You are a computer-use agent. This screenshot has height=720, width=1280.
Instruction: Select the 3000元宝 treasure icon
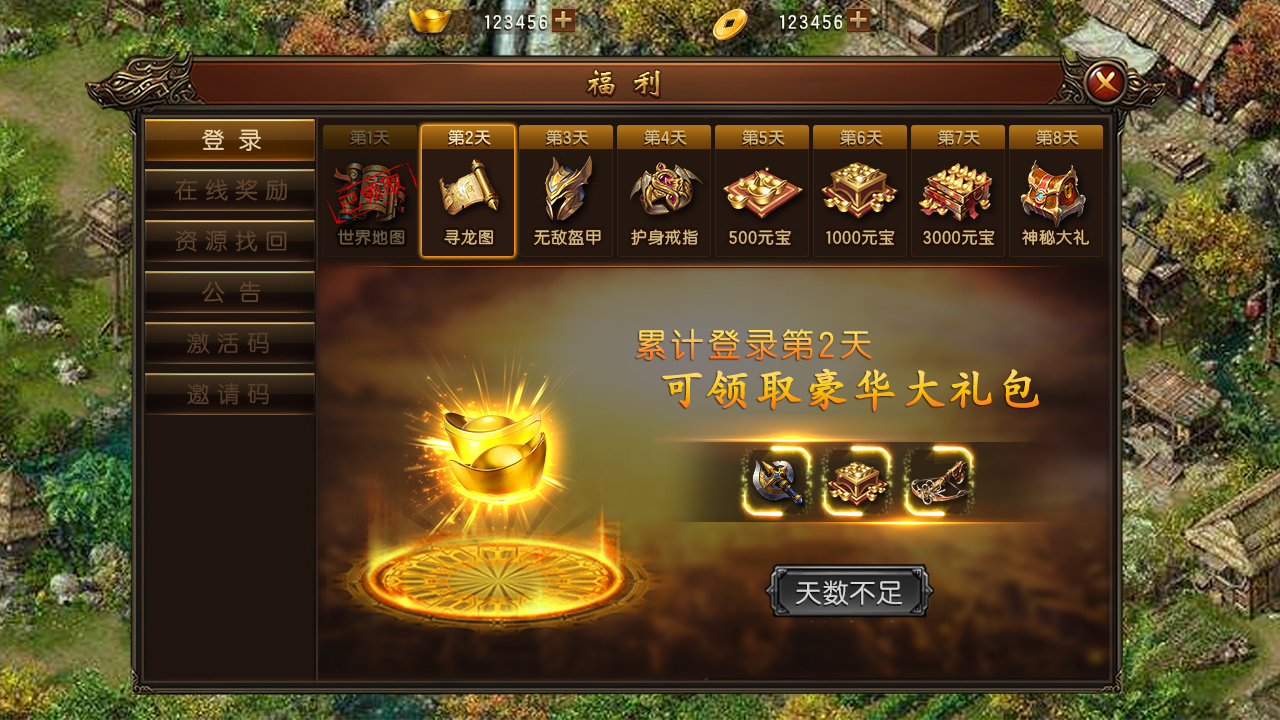956,198
